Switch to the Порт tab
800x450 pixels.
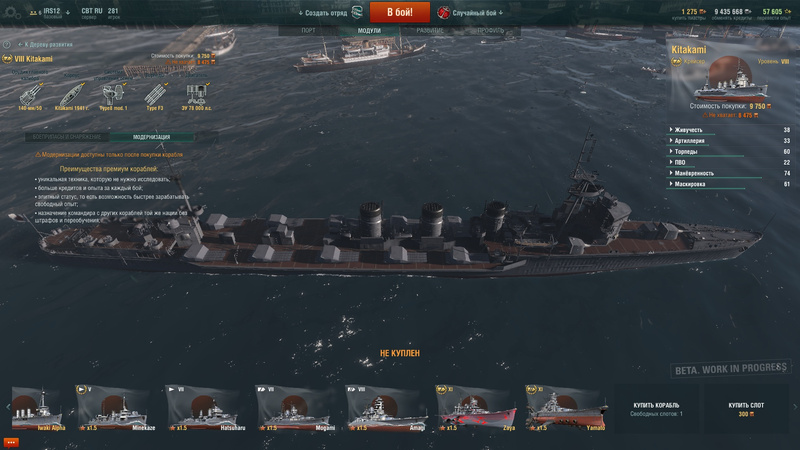click(317, 31)
